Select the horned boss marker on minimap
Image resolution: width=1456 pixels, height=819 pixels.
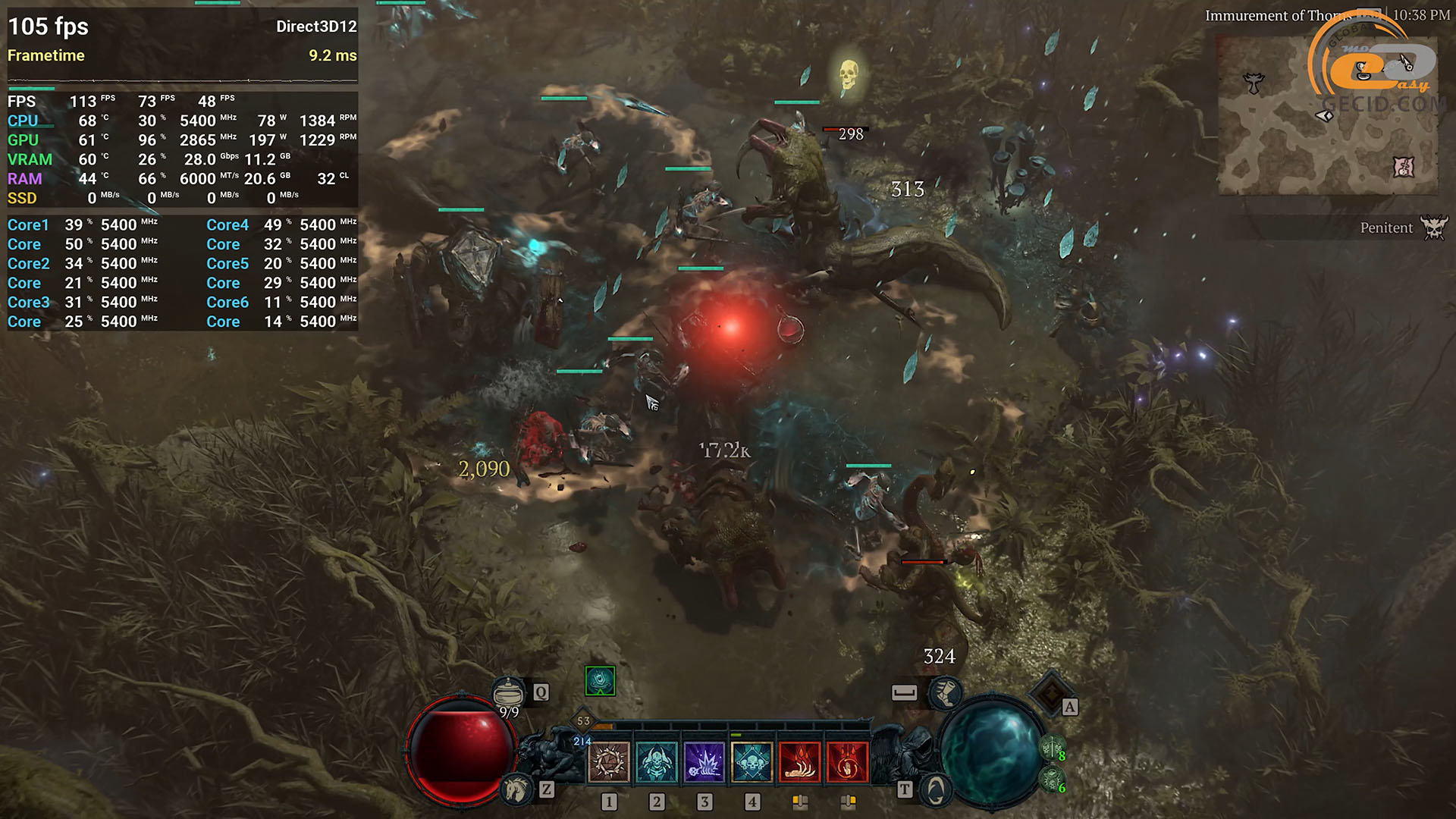(x=1254, y=83)
